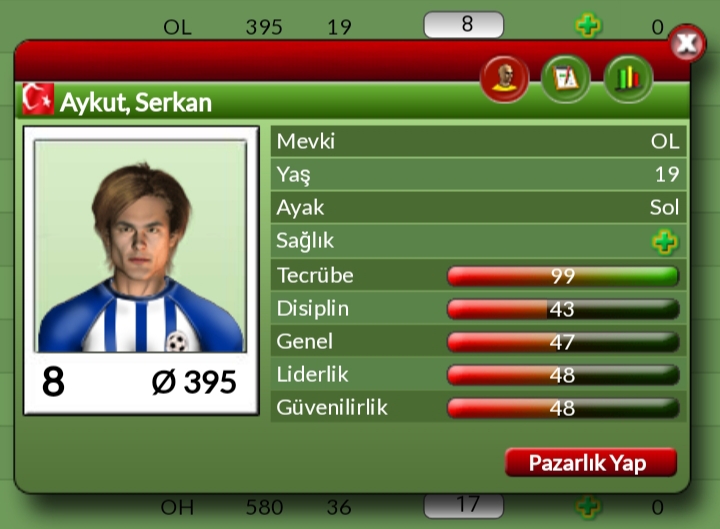720x529 pixels.
Task: Click the Pazarlık Yap button
Action: pos(590,463)
